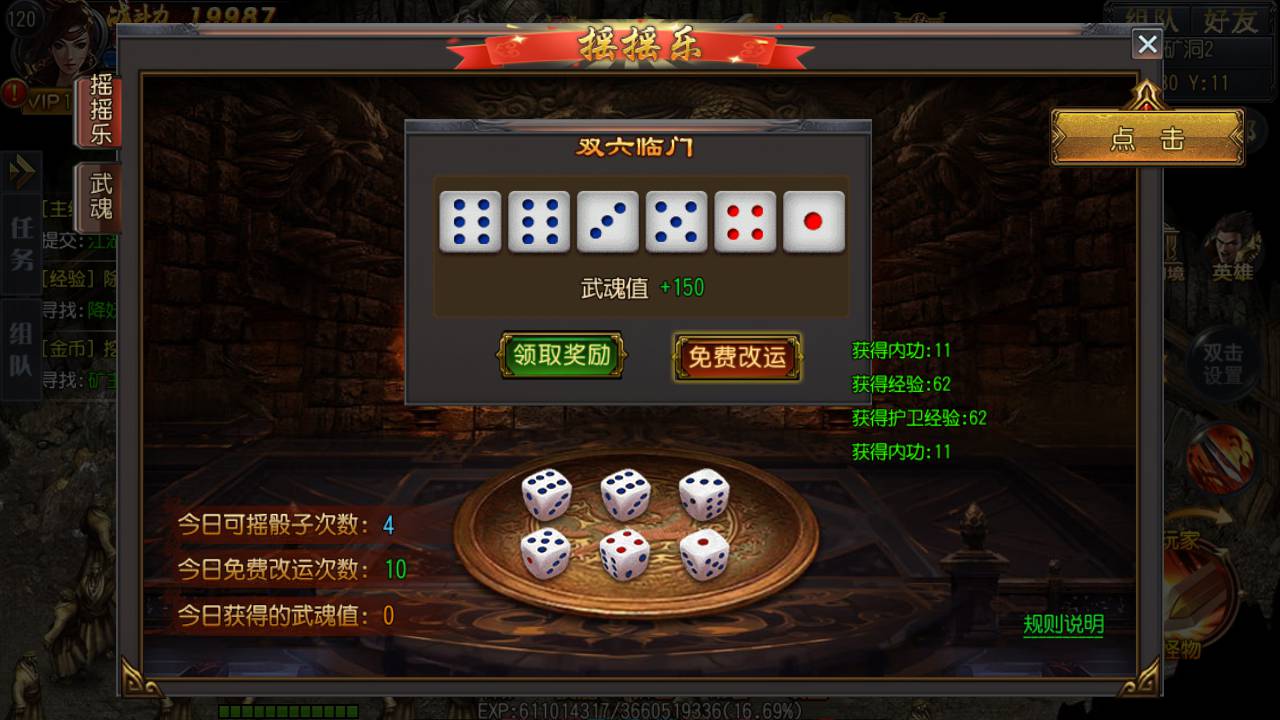The width and height of the screenshot is (1280, 720).
Task: Switch to the 武魂 tab
Action: click(100, 196)
